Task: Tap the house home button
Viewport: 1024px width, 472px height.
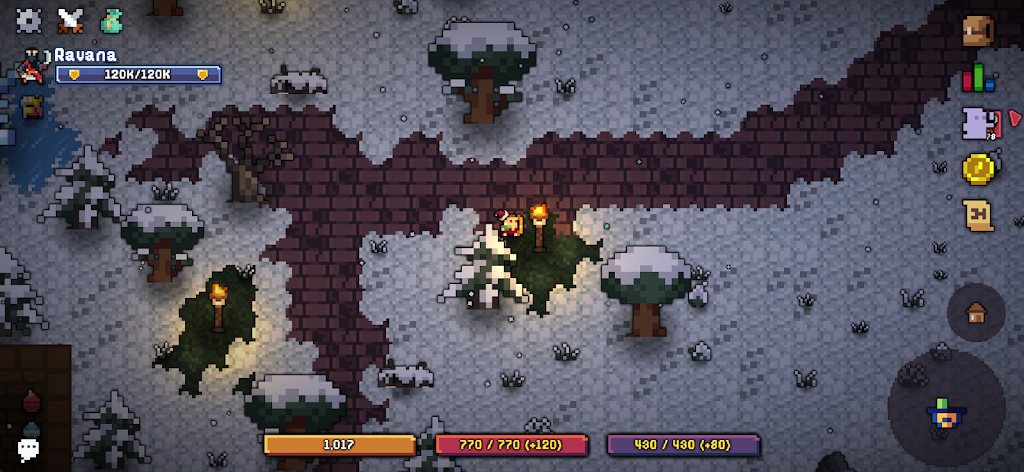Action: point(977,312)
